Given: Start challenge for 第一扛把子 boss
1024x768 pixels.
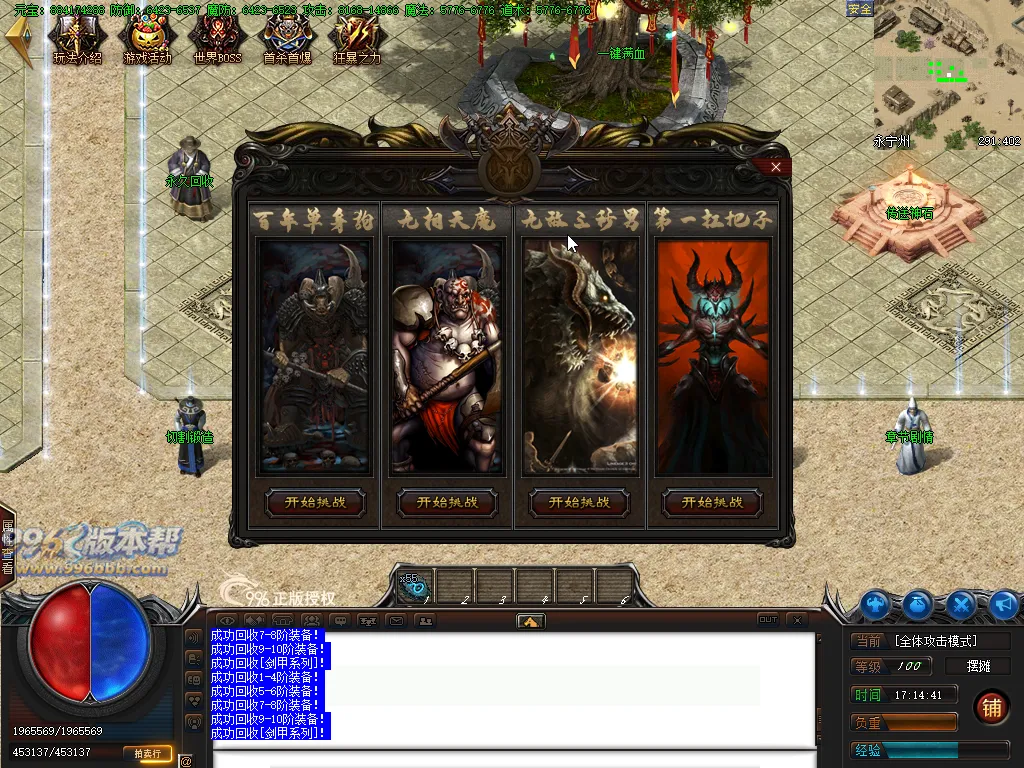Looking at the screenshot, I should tap(712, 502).
